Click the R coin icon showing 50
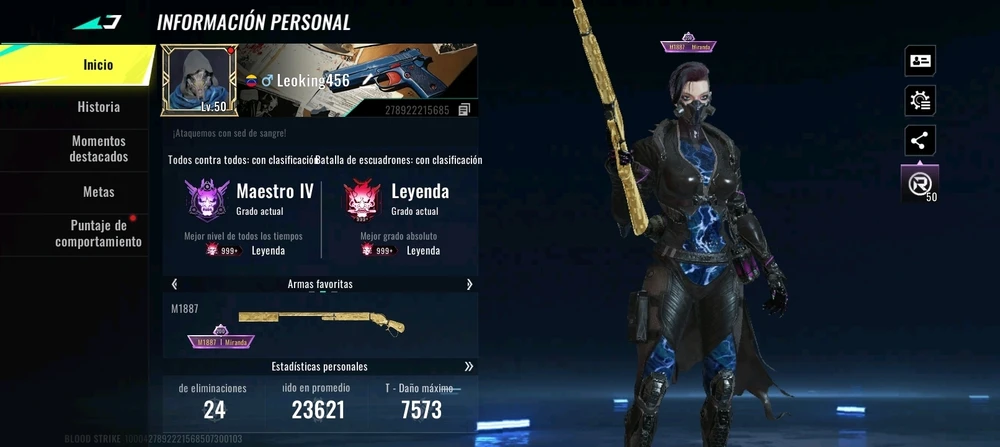This screenshot has height=447, width=1000. 919,183
